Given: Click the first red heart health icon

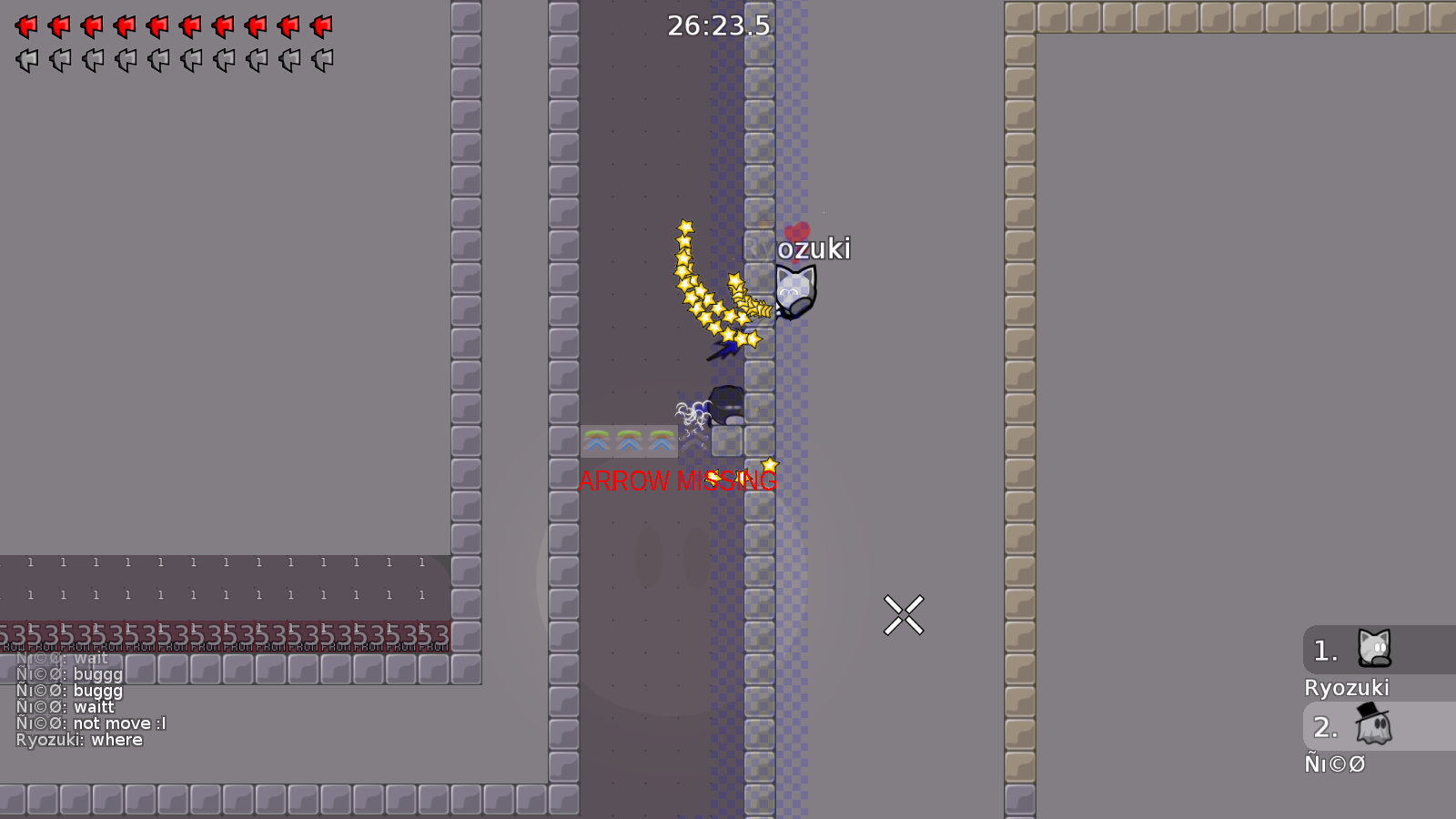Looking at the screenshot, I should click(x=25, y=25).
